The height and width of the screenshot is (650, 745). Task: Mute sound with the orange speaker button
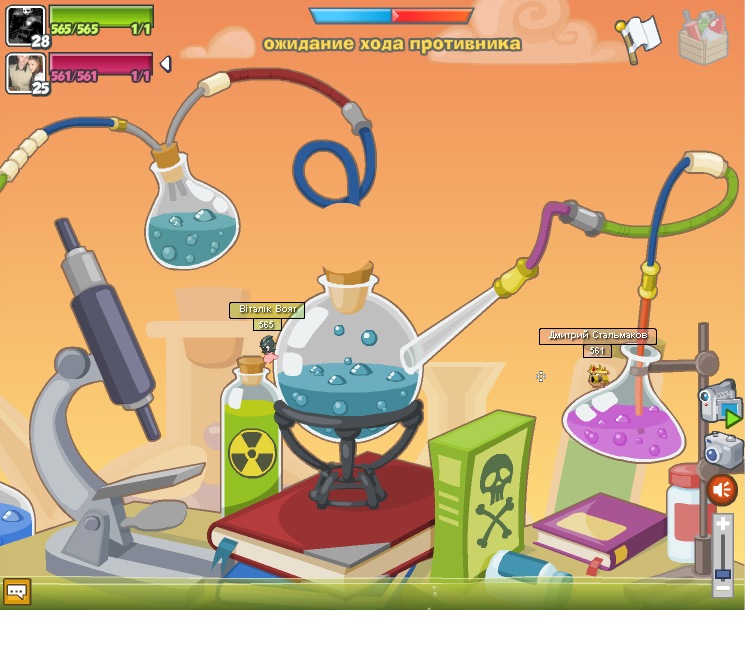[x=722, y=490]
